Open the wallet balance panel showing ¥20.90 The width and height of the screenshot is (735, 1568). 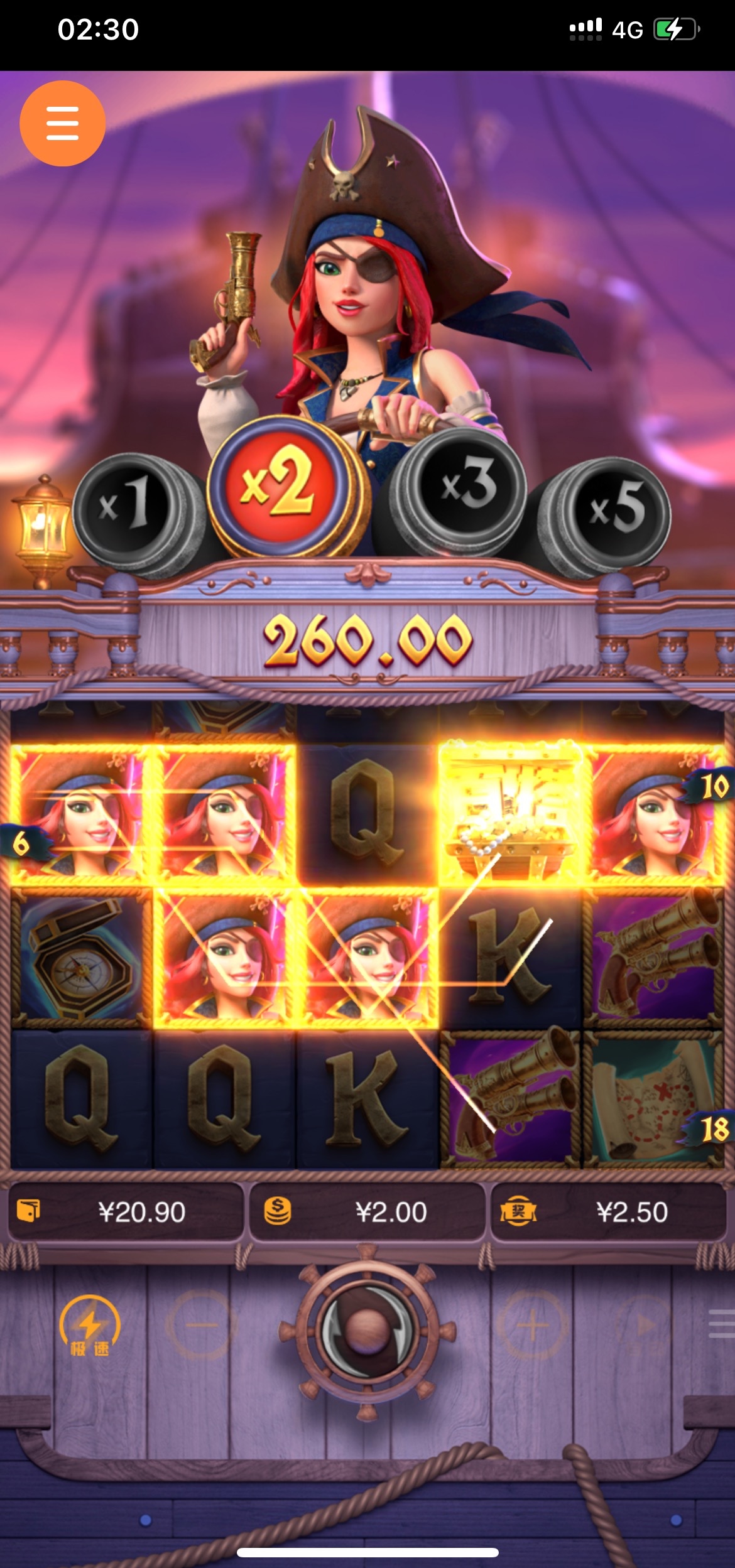tap(126, 1212)
